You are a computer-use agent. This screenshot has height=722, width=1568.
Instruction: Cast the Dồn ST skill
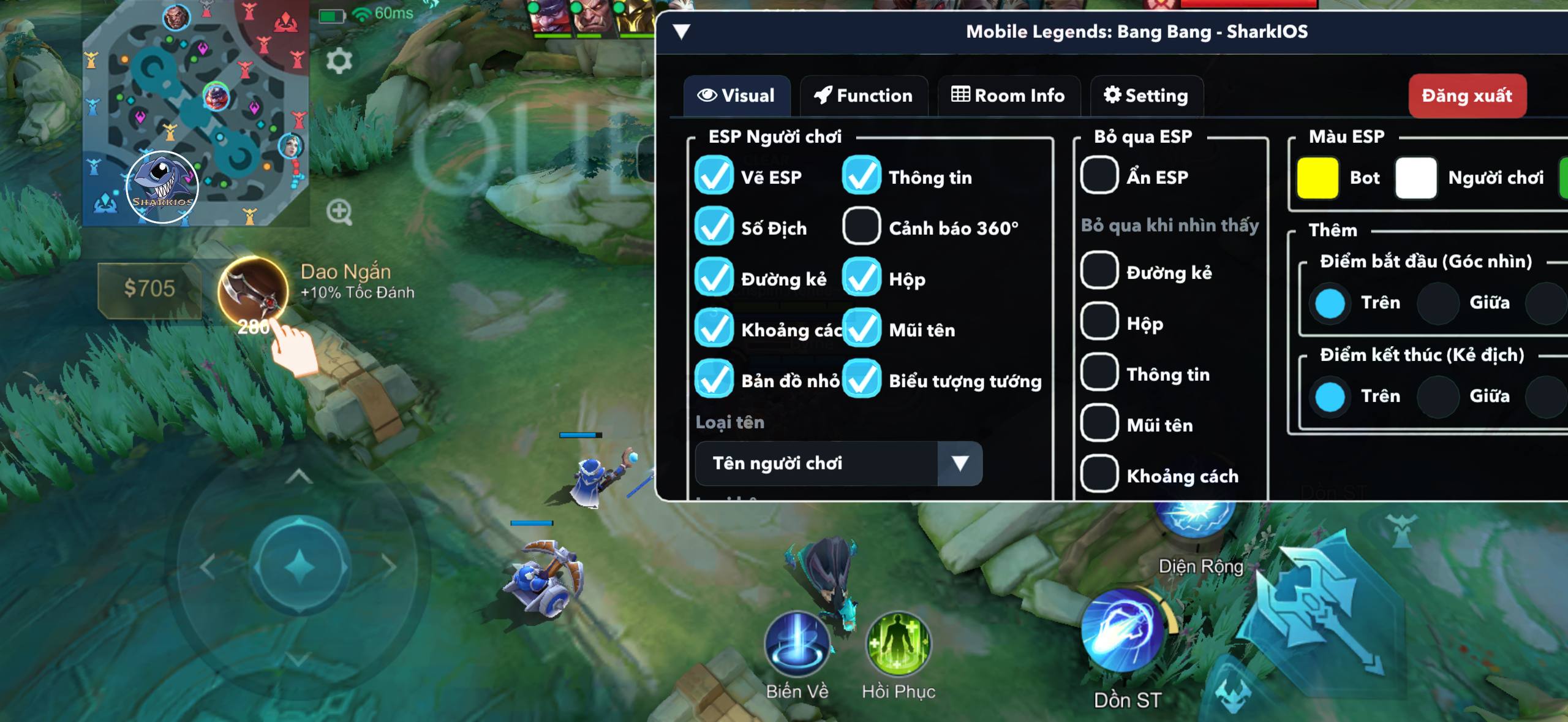1123,631
